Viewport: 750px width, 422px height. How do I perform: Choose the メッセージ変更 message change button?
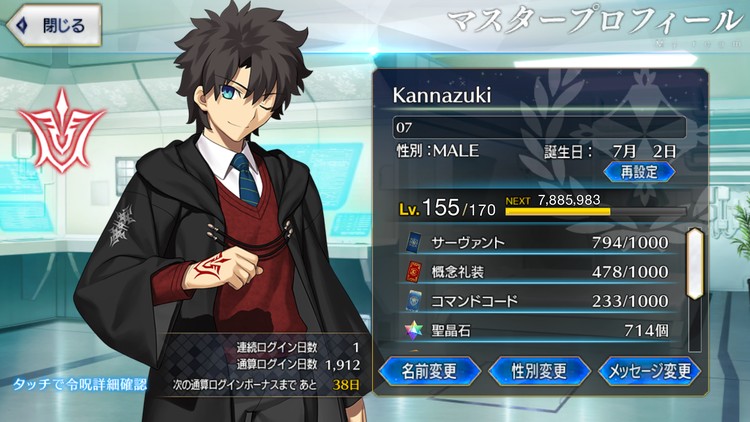651,370
